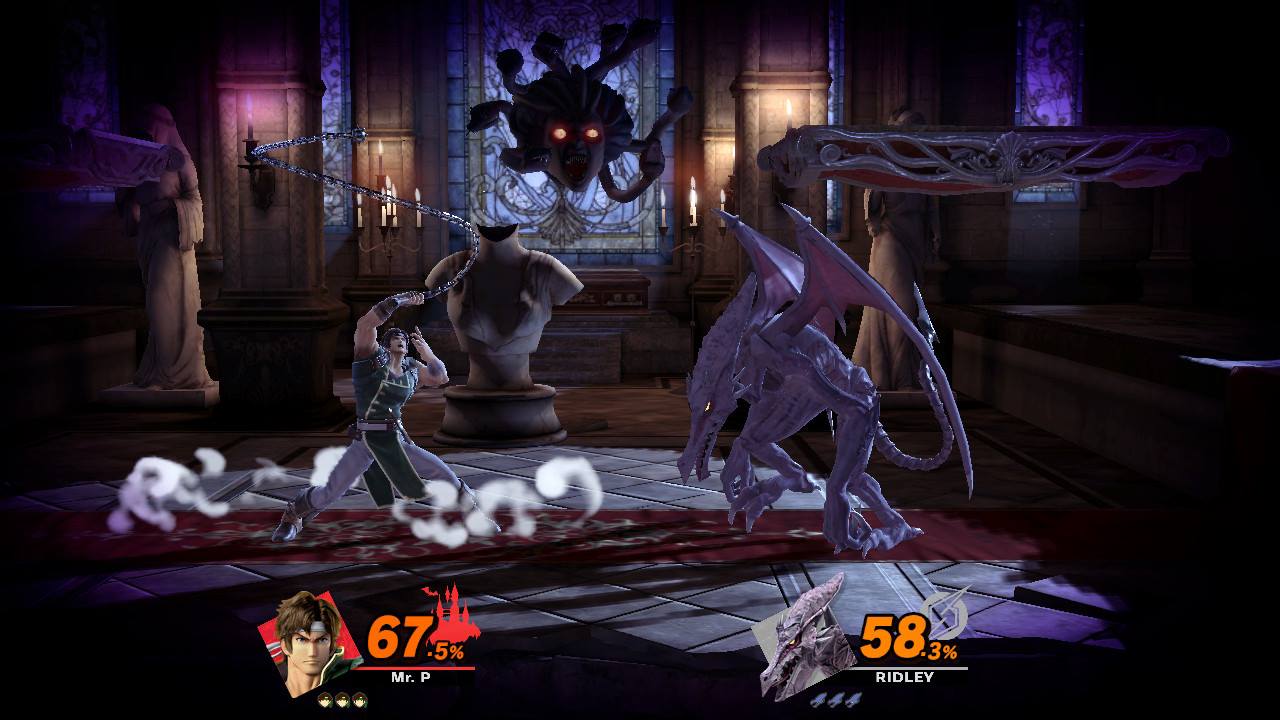This screenshot has width=1280, height=720.
Task: Select Ridley's fighter portrait
Action: tap(803, 642)
